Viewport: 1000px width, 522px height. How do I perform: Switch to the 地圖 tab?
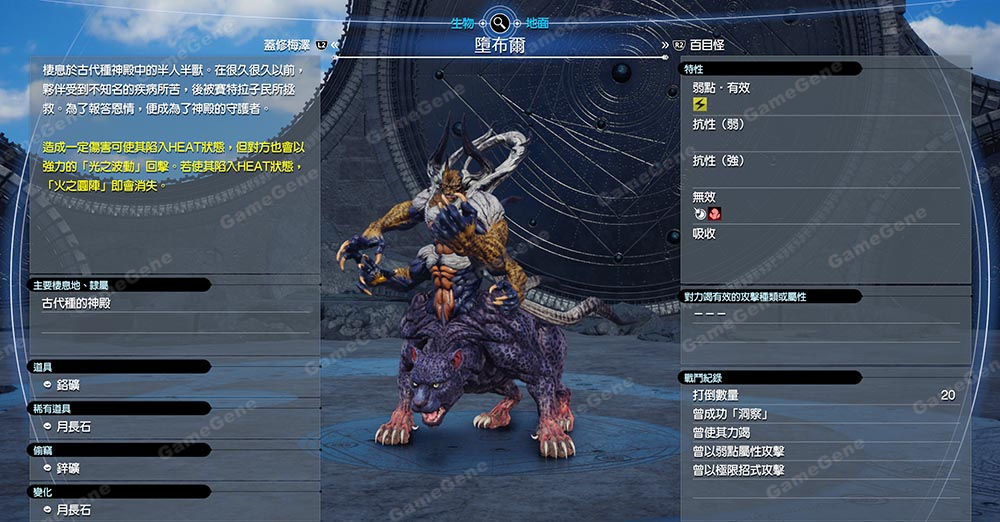pyautogui.click(x=536, y=22)
